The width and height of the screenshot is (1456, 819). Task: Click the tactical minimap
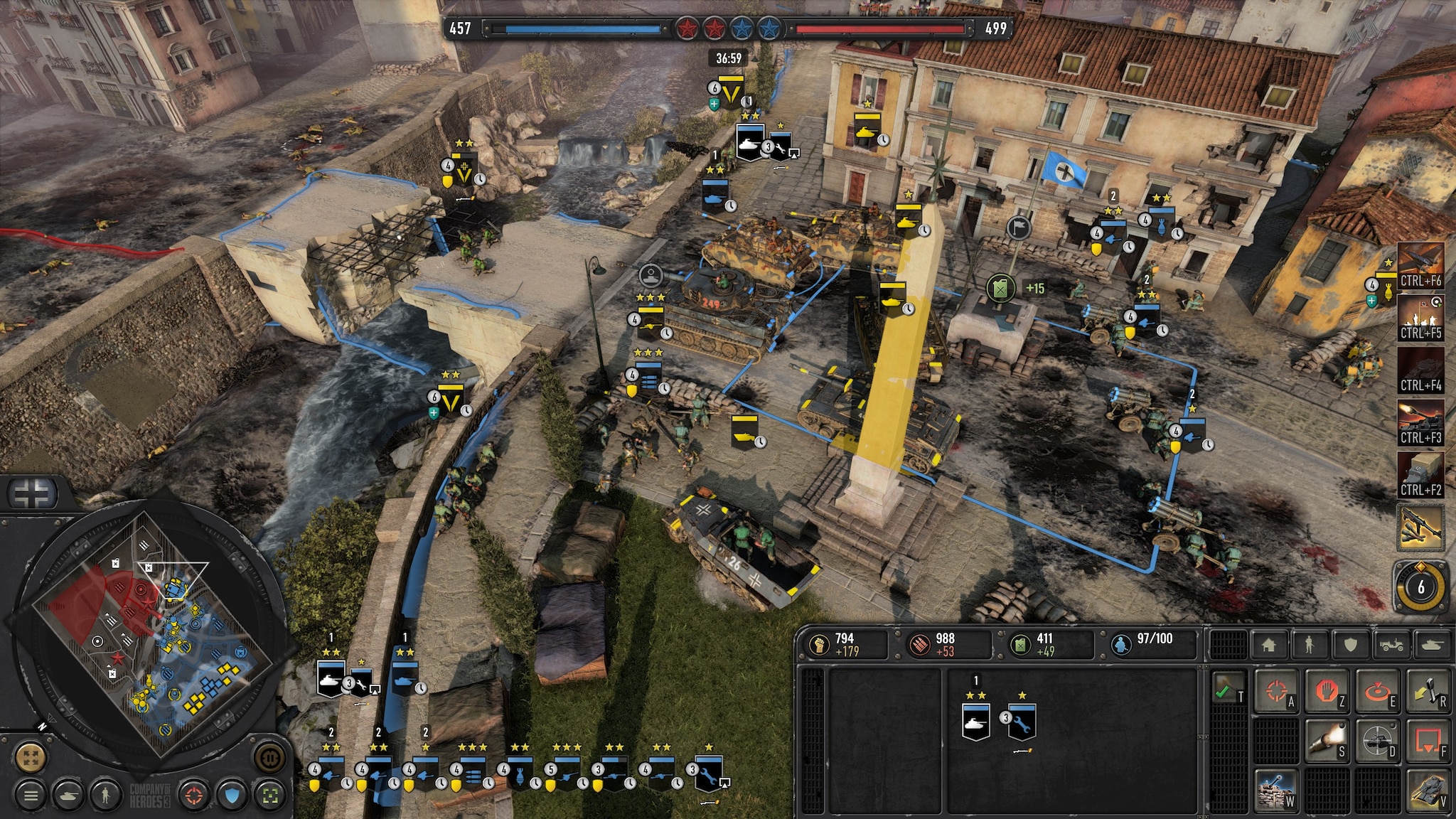tap(142, 633)
